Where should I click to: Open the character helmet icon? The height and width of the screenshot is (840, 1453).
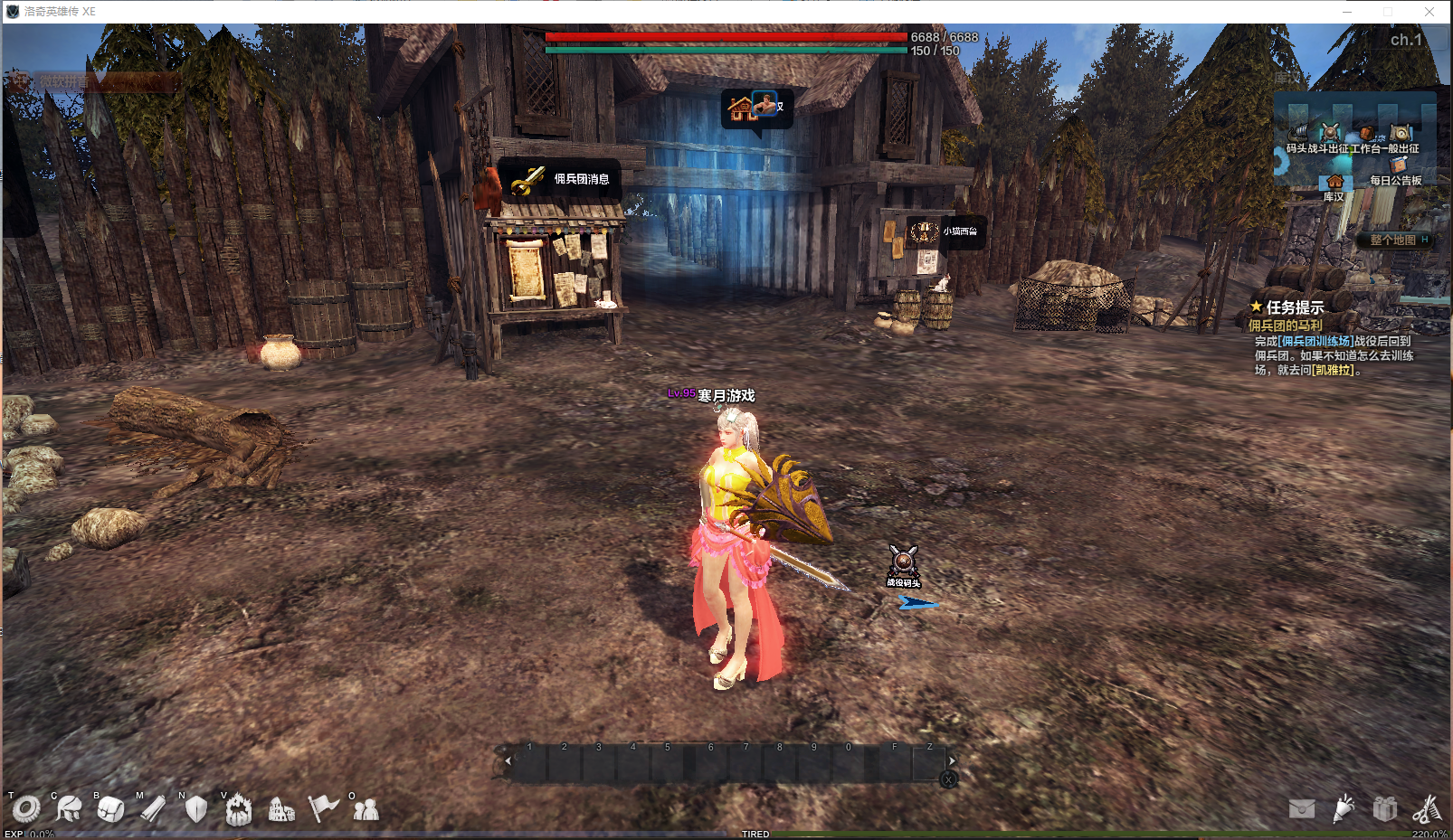[x=68, y=808]
